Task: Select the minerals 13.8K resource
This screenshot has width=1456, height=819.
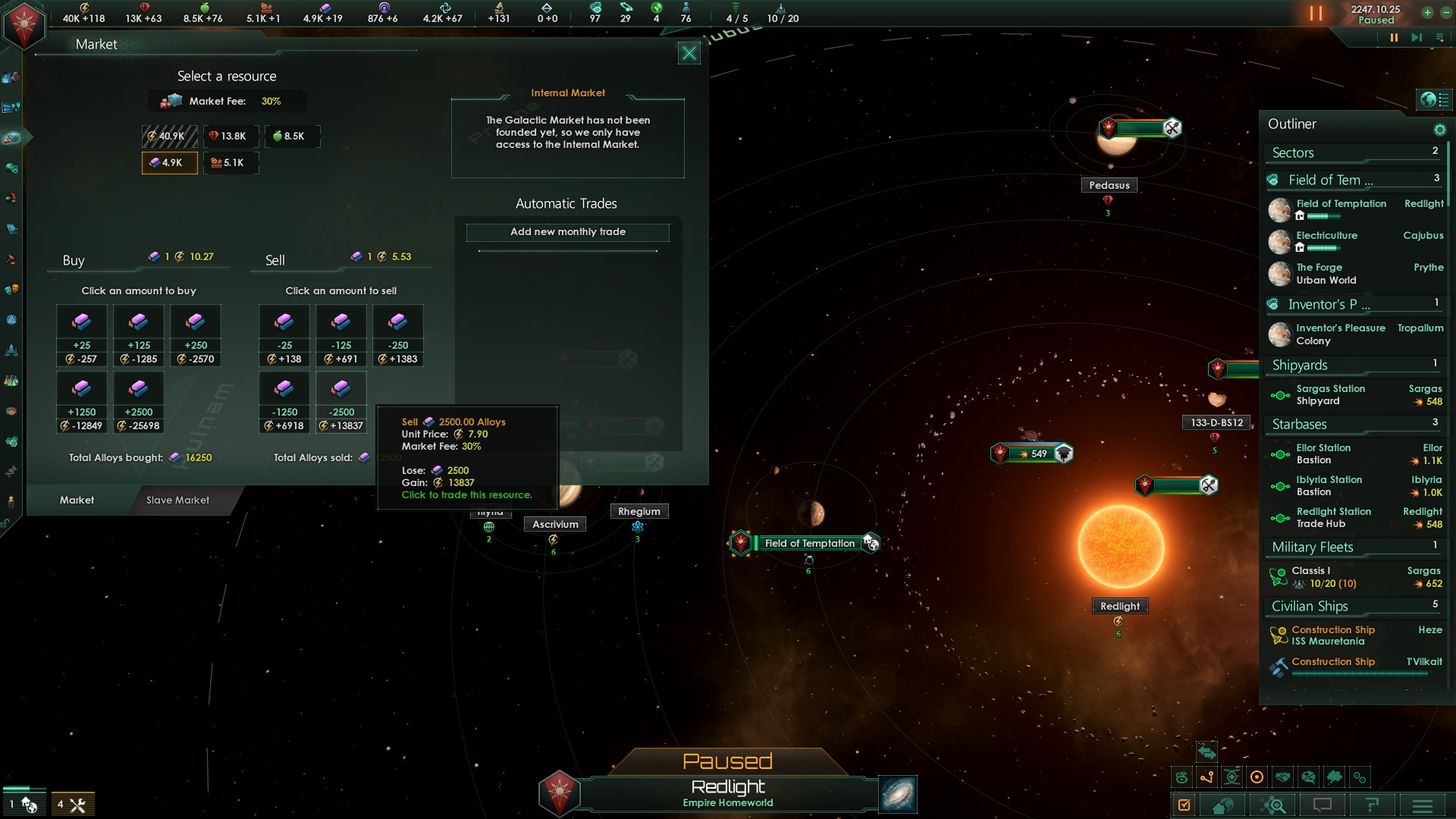Action: tap(229, 136)
